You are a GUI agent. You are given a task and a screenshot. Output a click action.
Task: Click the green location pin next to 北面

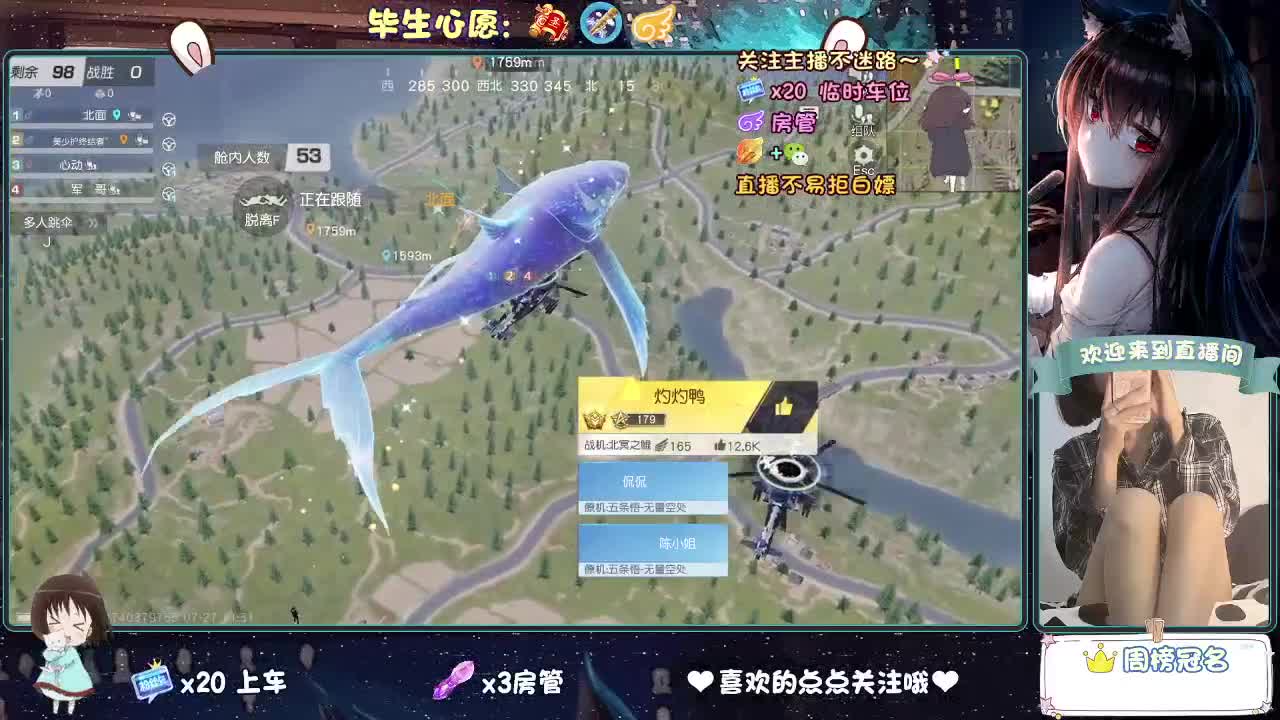click(117, 116)
